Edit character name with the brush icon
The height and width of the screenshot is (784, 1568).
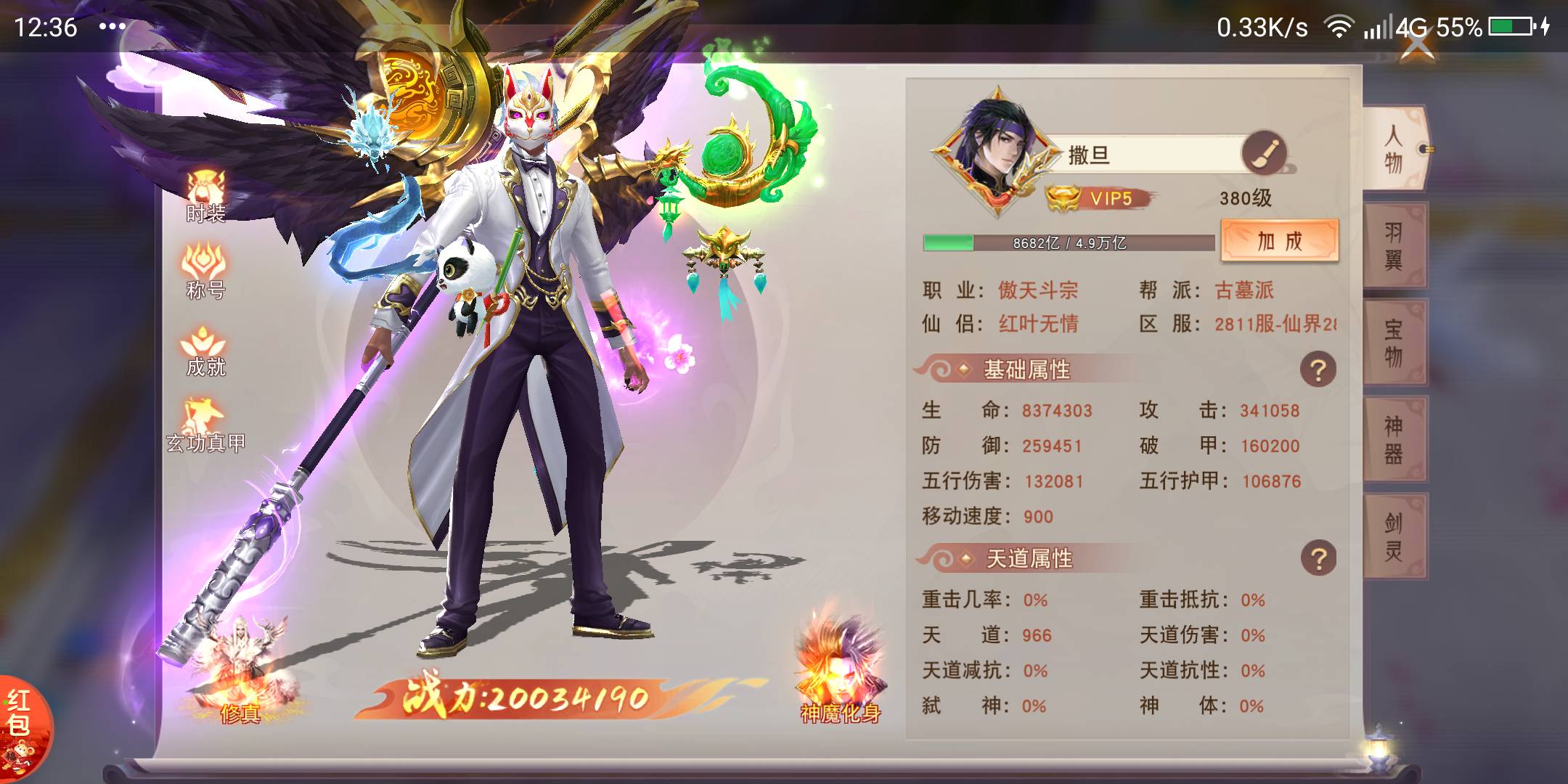click(1264, 153)
